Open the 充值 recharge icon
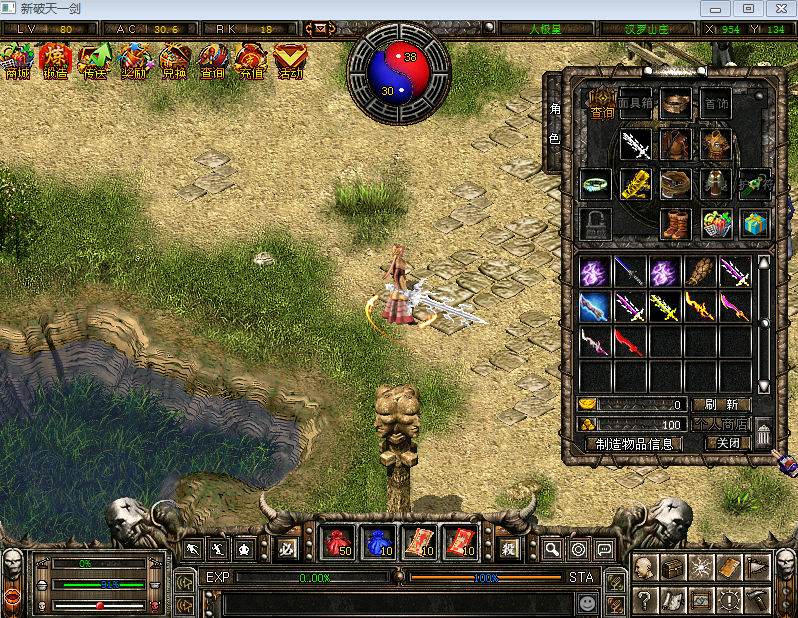The image size is (798, 618). pyautogui.click(x=251, y=62)
